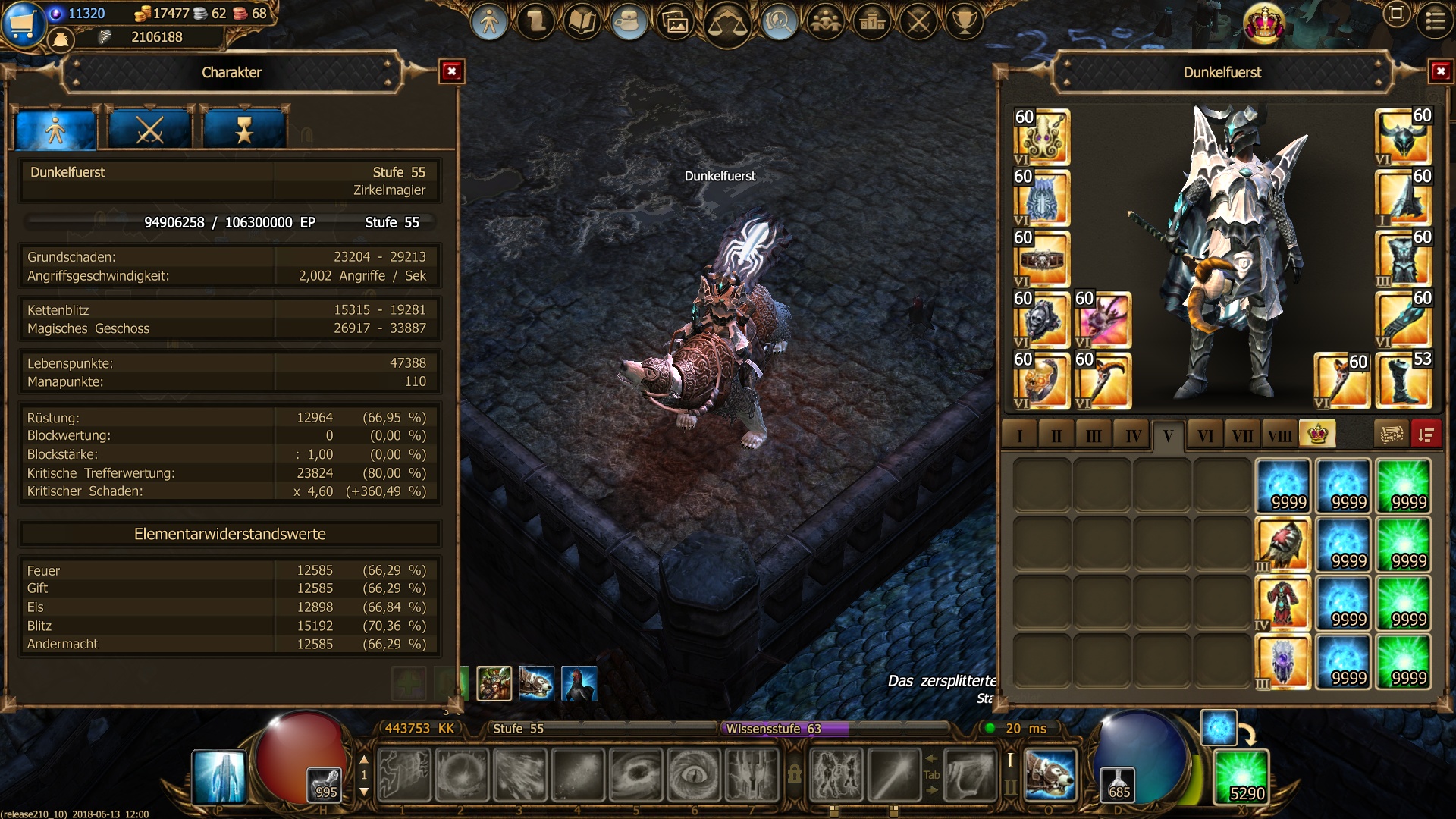Select the equipped skull amulet slot
The height and width of the screenshot is (819, 1456).
1042,321
